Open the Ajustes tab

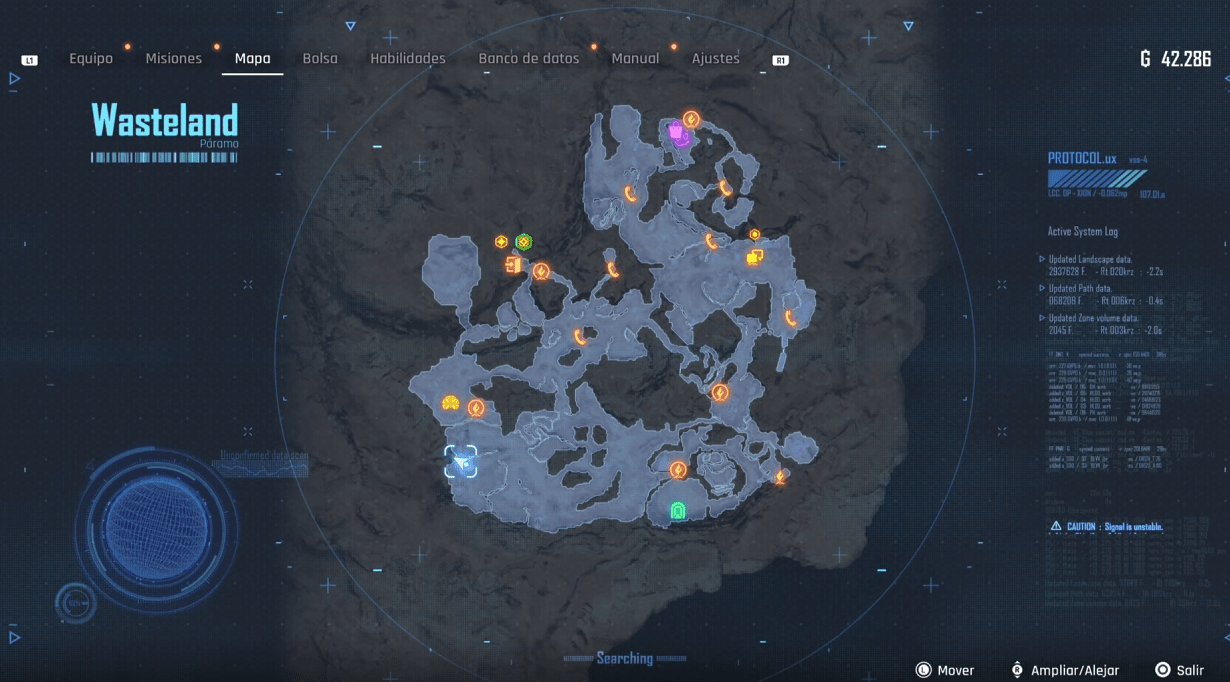716,59
